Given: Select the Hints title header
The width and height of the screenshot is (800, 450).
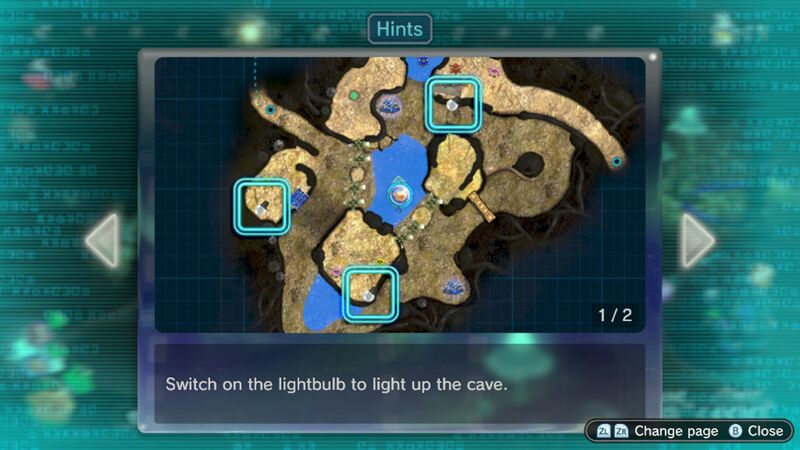Looking at the screenshot, I should (400, 29).
